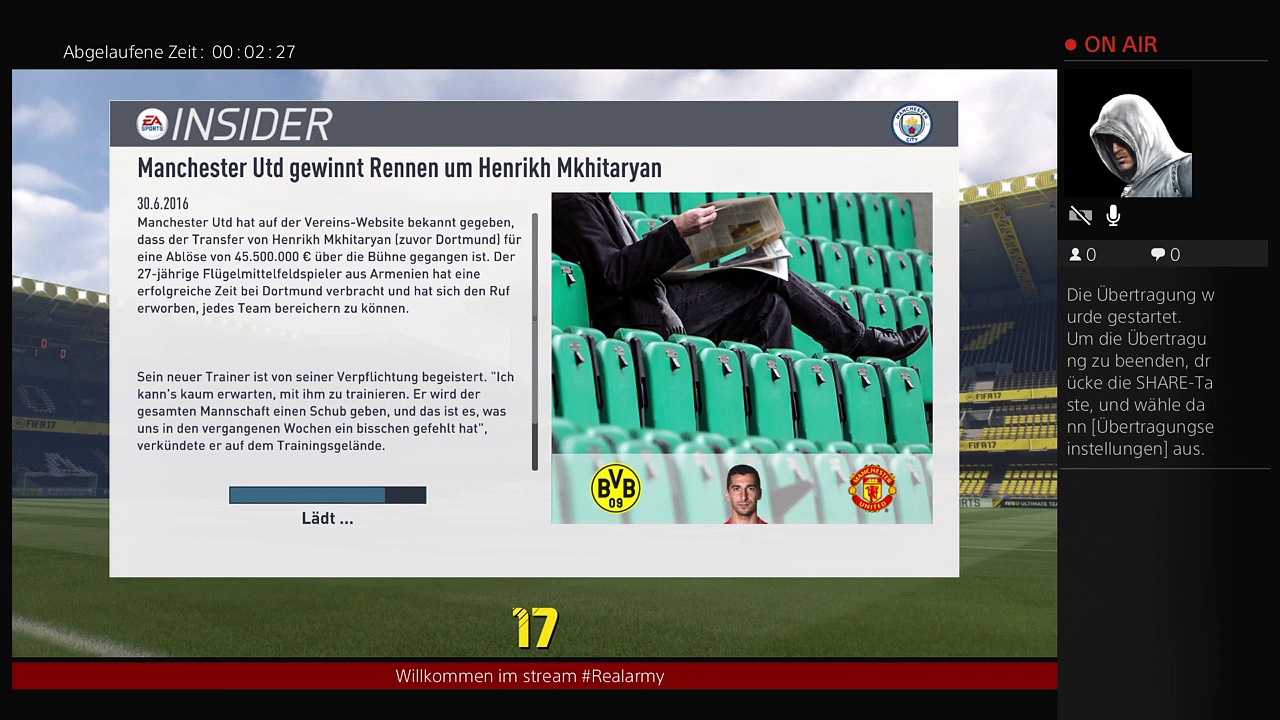Click the Manchester United club badge
The width and height of the screenshot is (1280, 720).
(872, 489)
